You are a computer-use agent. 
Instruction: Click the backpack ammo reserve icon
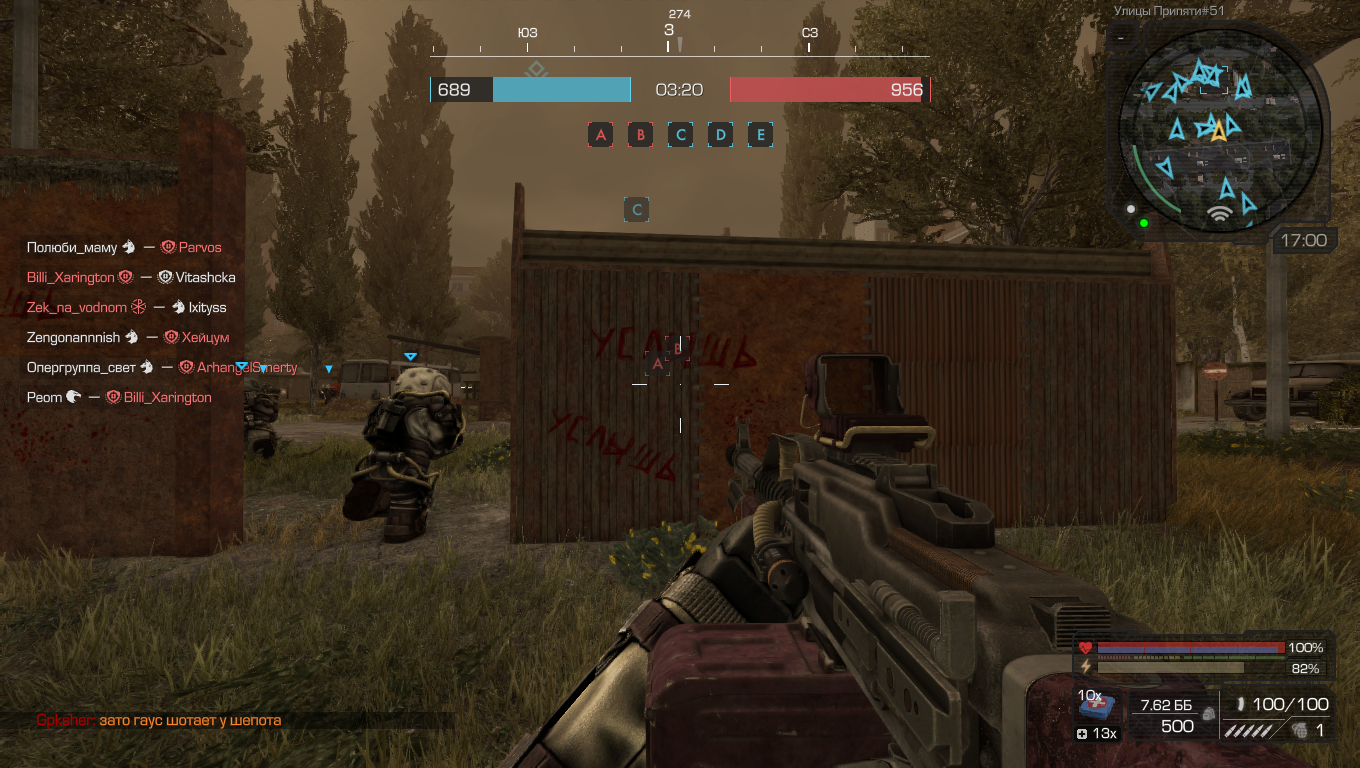tap(1209, 716)
